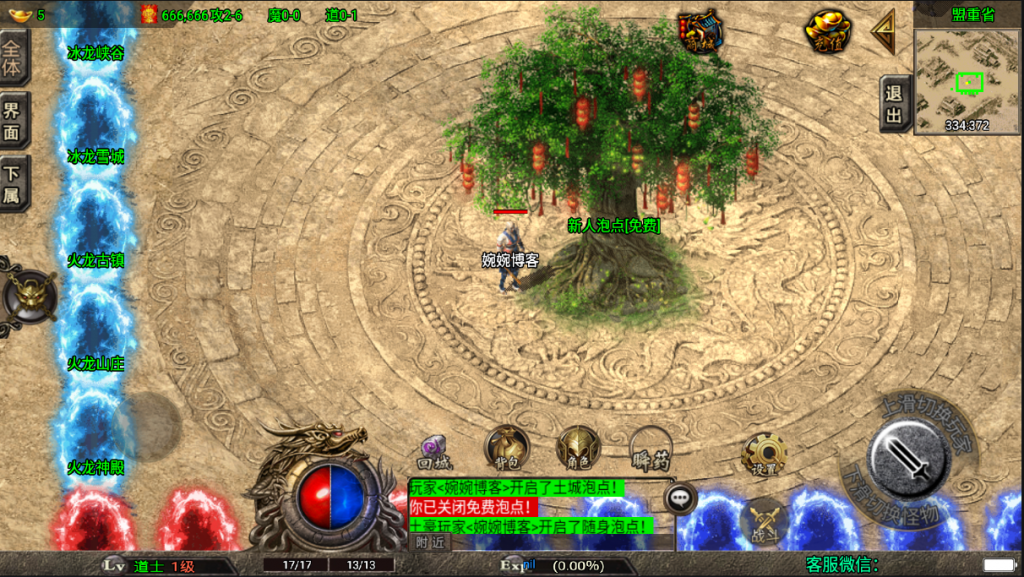Click the 退出 exit button
1024x577 pixels.
[x=895, y=104]
